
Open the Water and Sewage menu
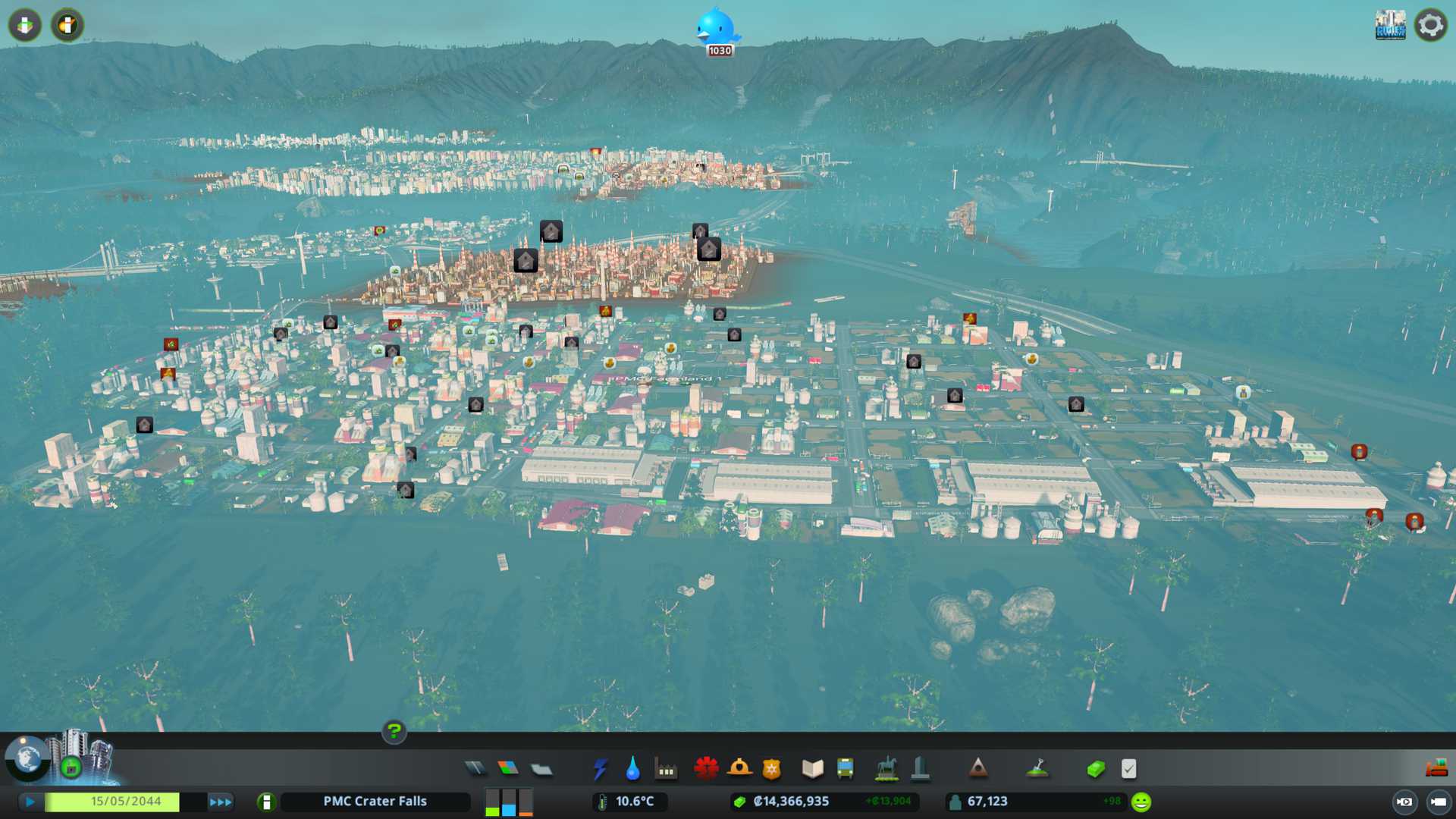[632, 769]
